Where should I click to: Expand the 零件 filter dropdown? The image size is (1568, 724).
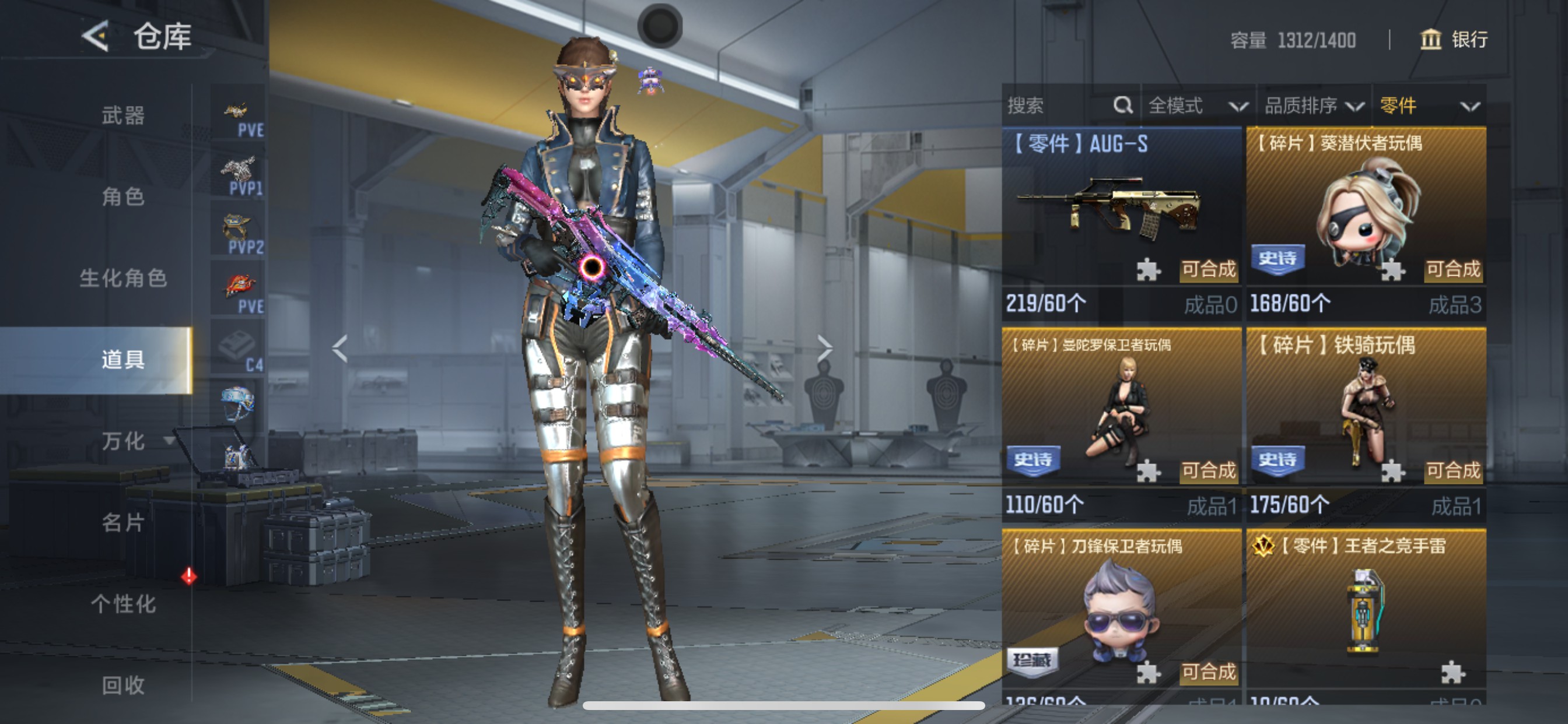pos(1429,106)
